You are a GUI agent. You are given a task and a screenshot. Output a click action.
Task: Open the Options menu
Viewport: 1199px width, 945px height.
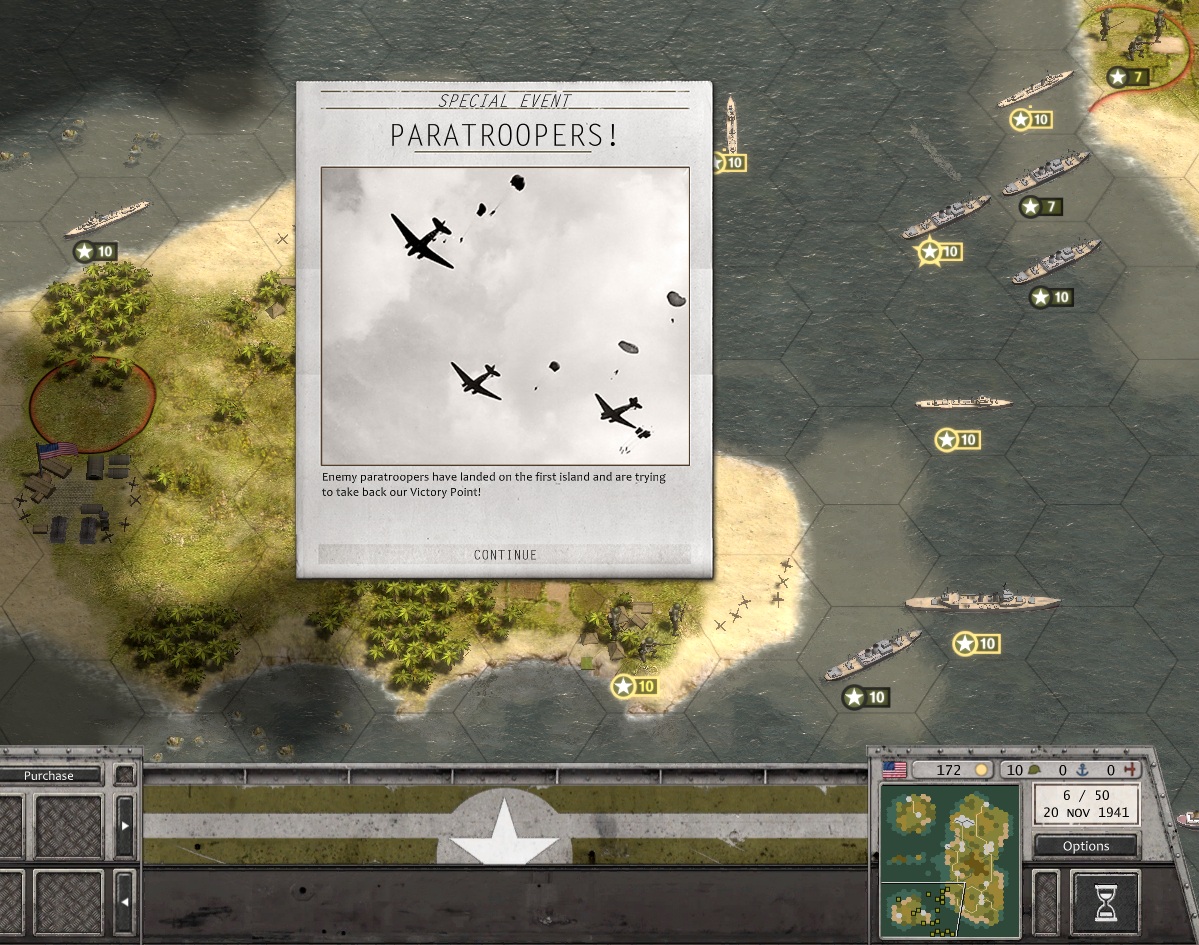1086,846
